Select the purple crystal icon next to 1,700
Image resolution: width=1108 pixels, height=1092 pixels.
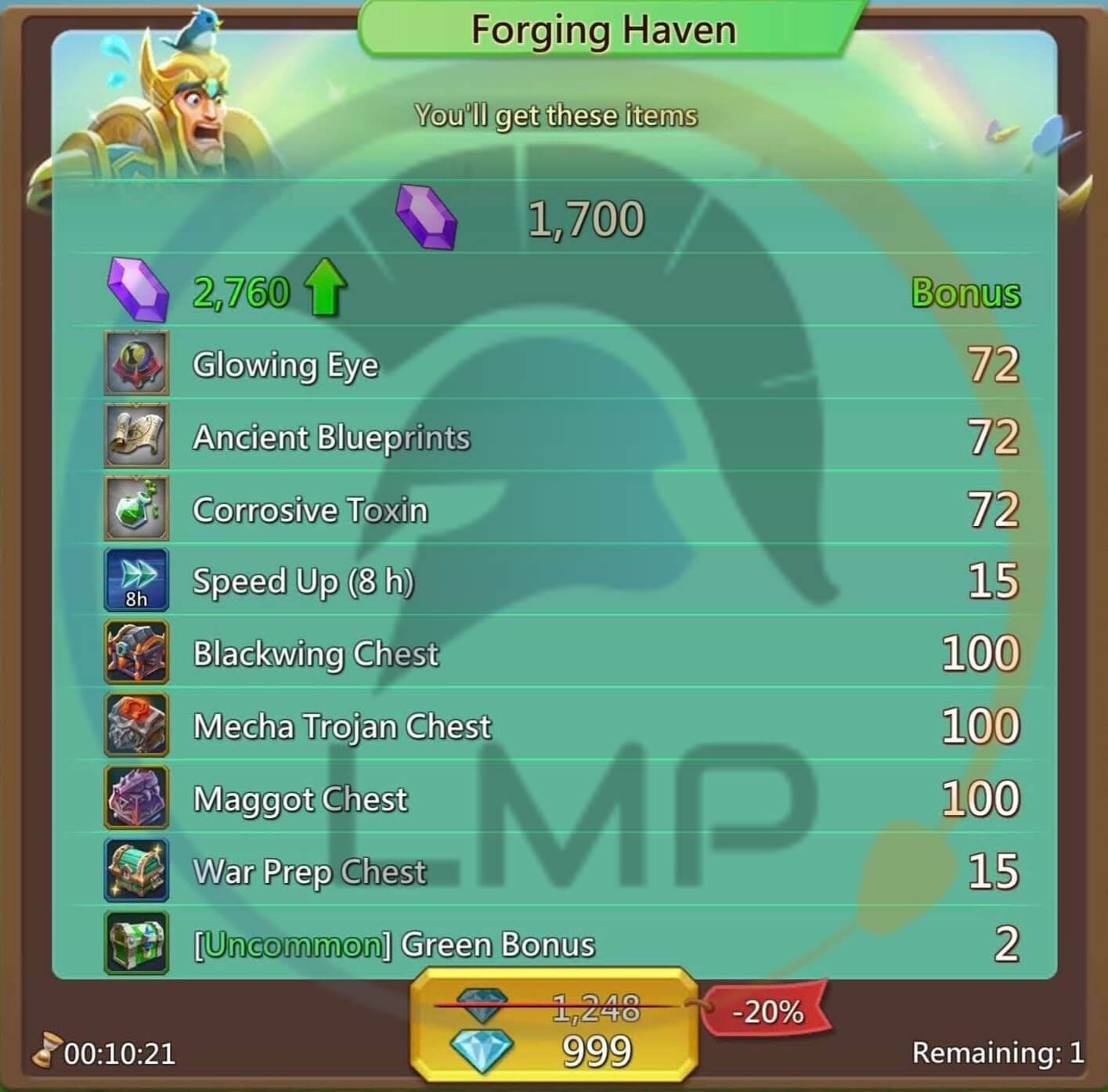427,217
